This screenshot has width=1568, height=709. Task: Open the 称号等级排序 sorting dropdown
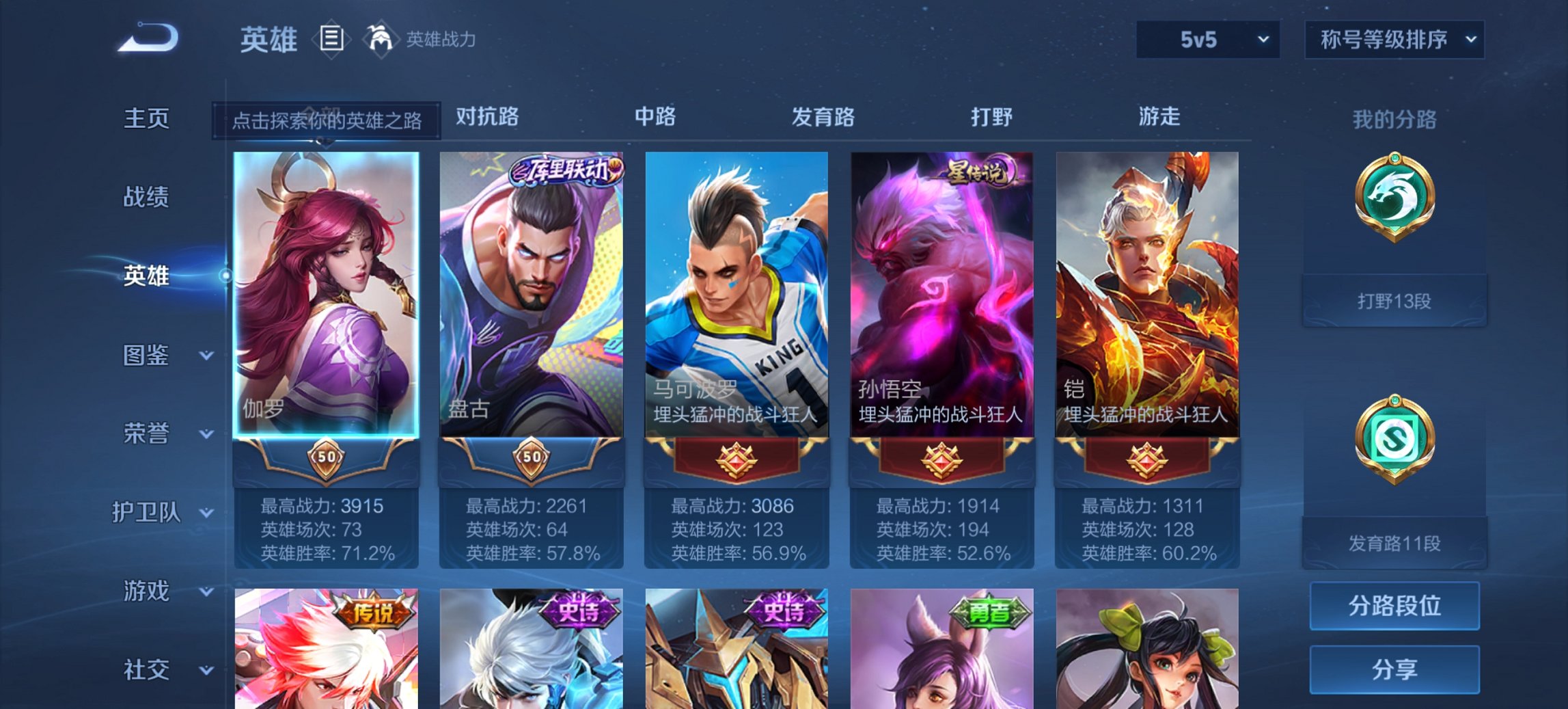click(x=1394, y=39)
